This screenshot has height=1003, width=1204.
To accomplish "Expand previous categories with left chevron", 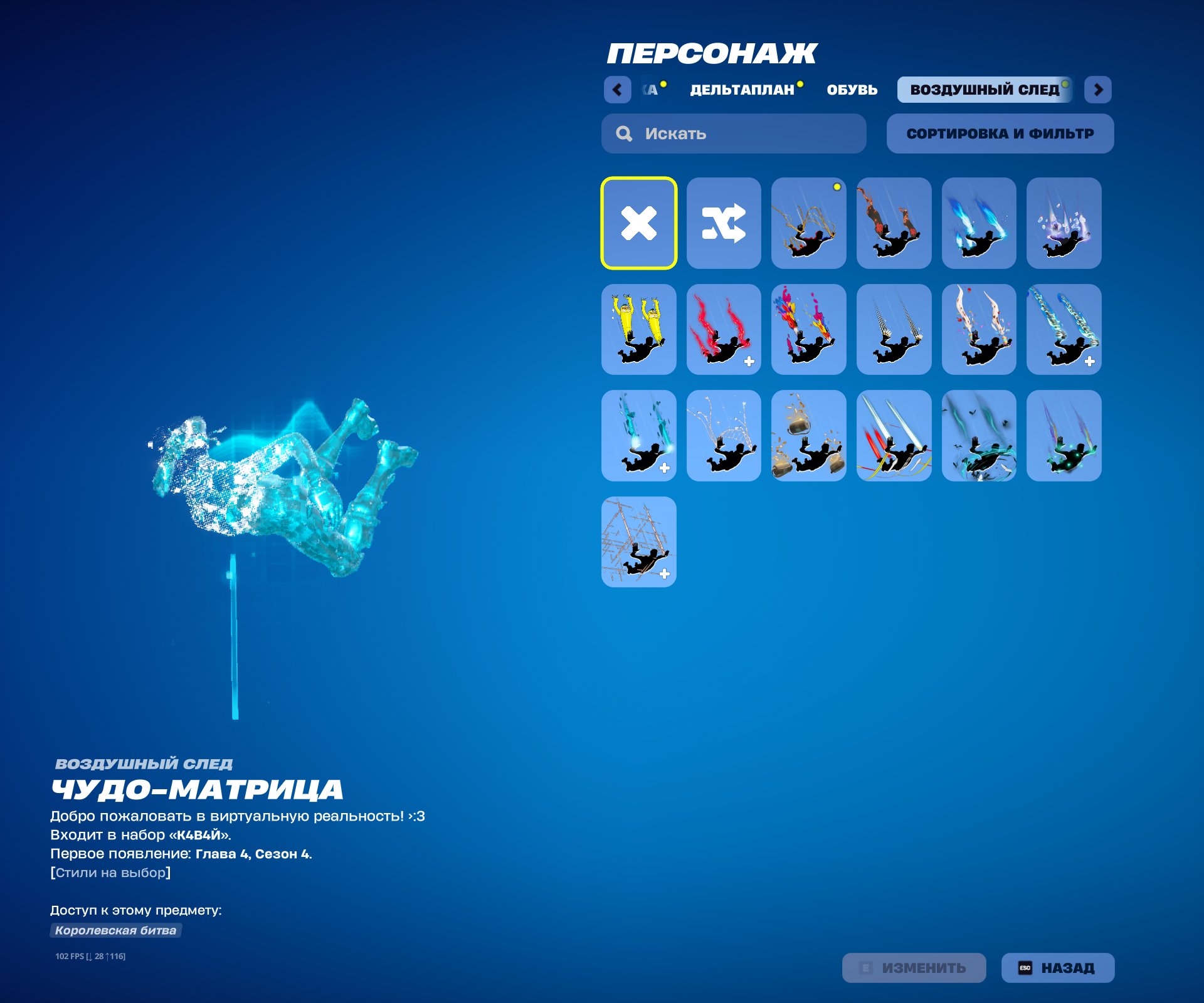I will point(618,90).
